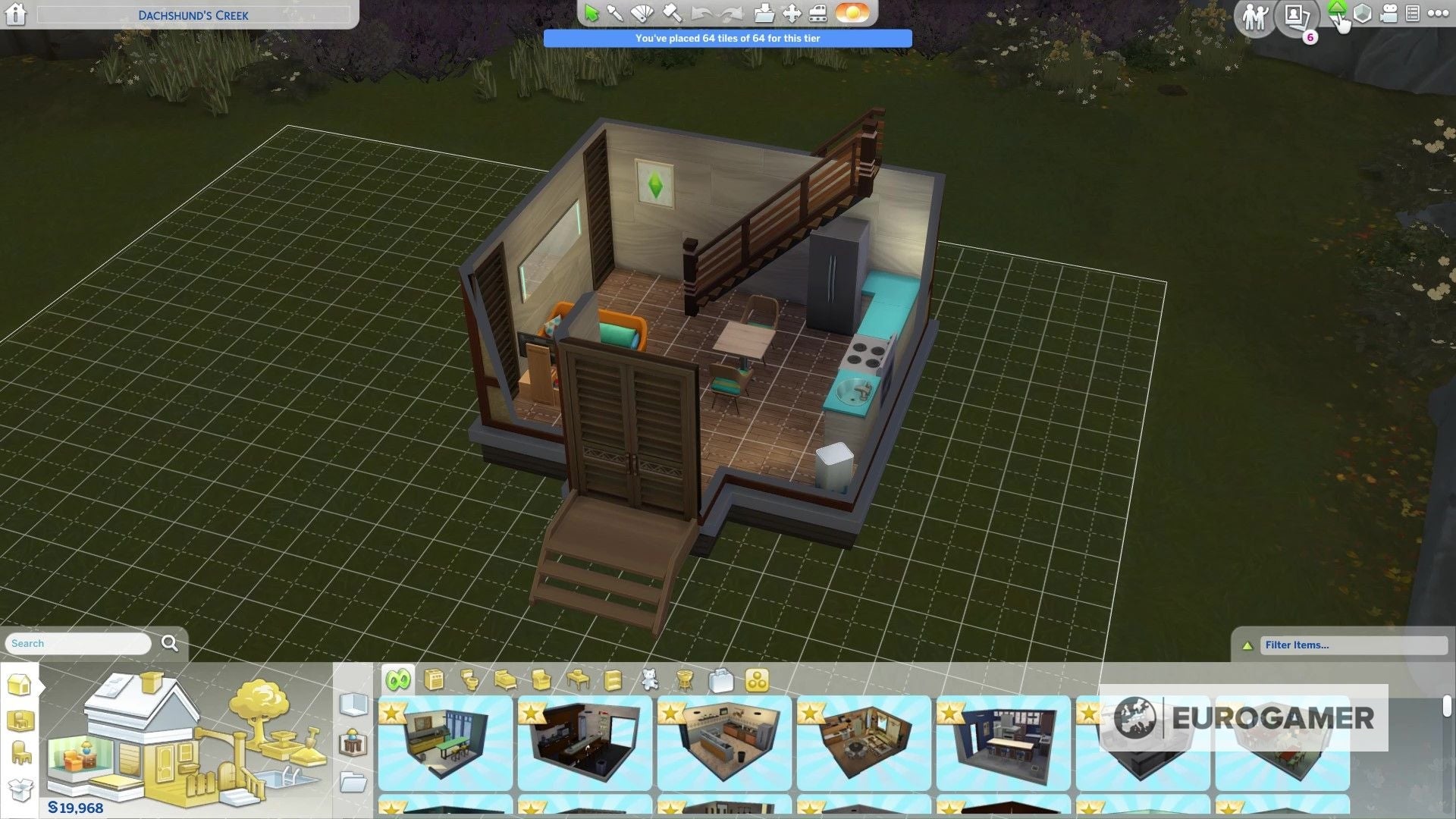Select the sledgehammer demolish tool

click(672, 12)
